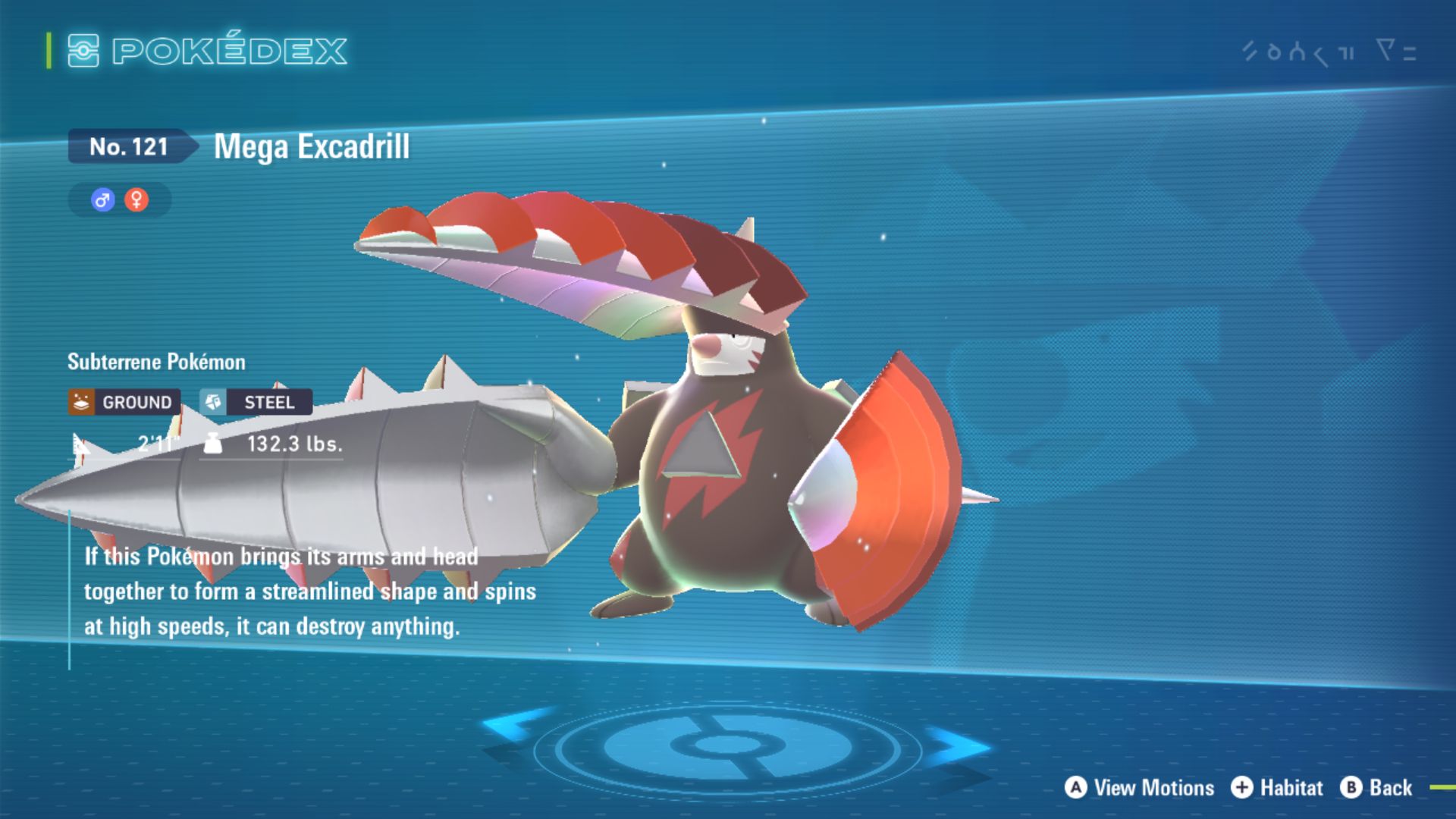The image size is (1456, 819).
Task: Go back using the Back option
Action: click(x=1376, y=788)
